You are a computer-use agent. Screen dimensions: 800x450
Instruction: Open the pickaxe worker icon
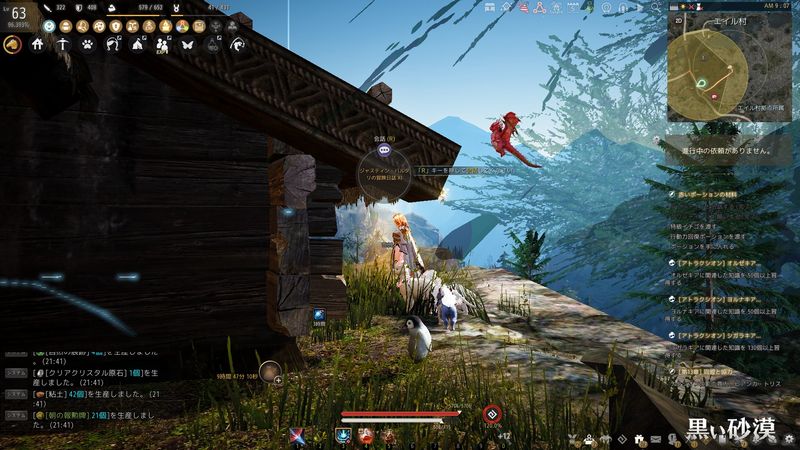(x=63, y=45)
